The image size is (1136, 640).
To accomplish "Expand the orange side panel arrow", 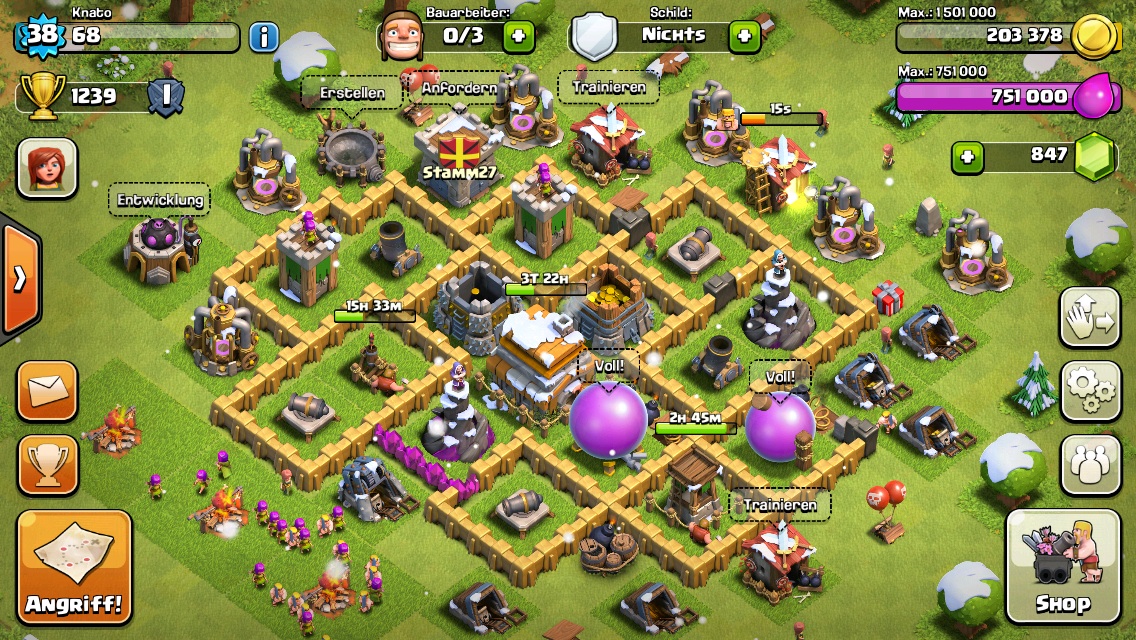I will coord(19,278).
